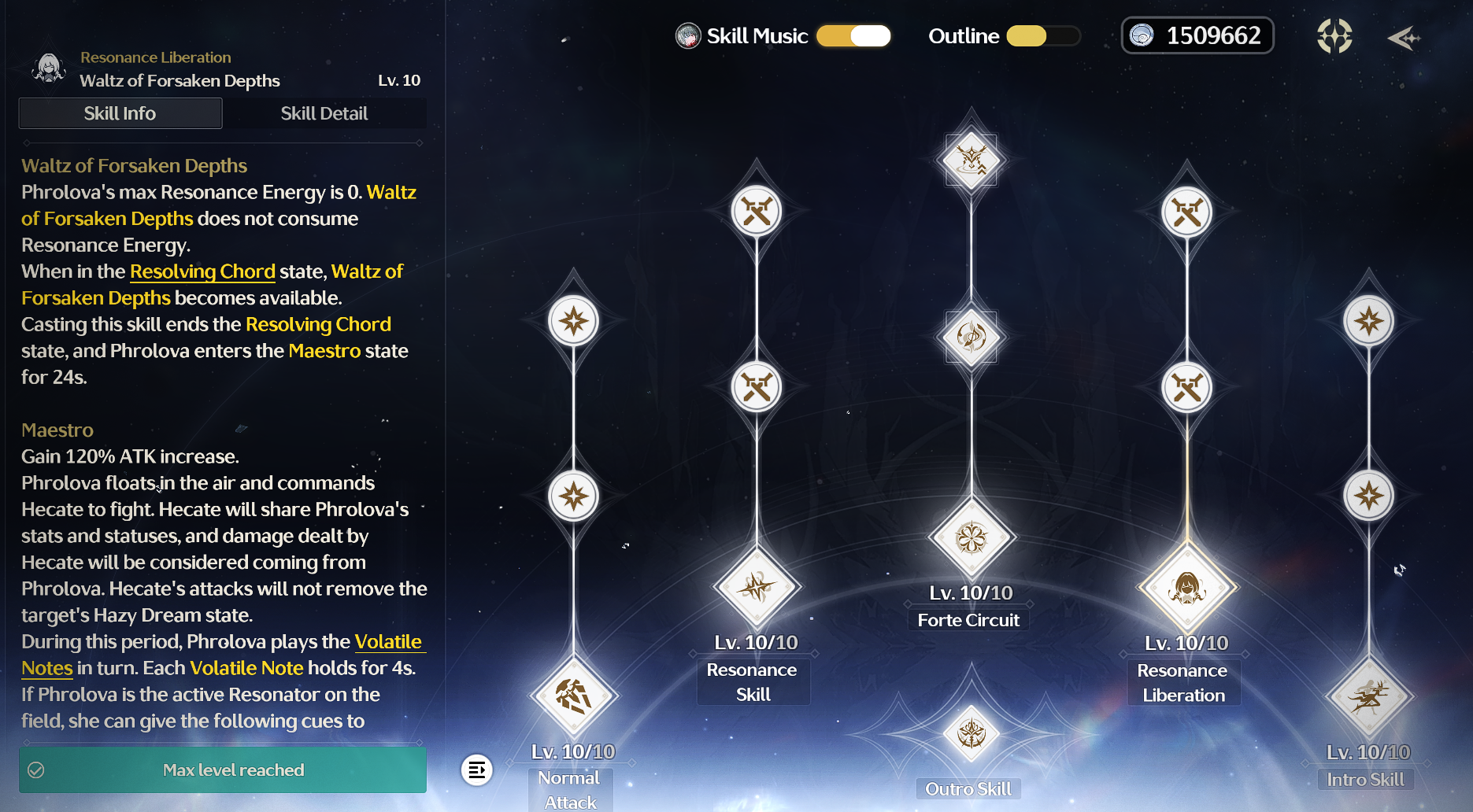Select the Normal Attack skill node
The height and width of the screenshot is (812, 1473).
point(572,696)
